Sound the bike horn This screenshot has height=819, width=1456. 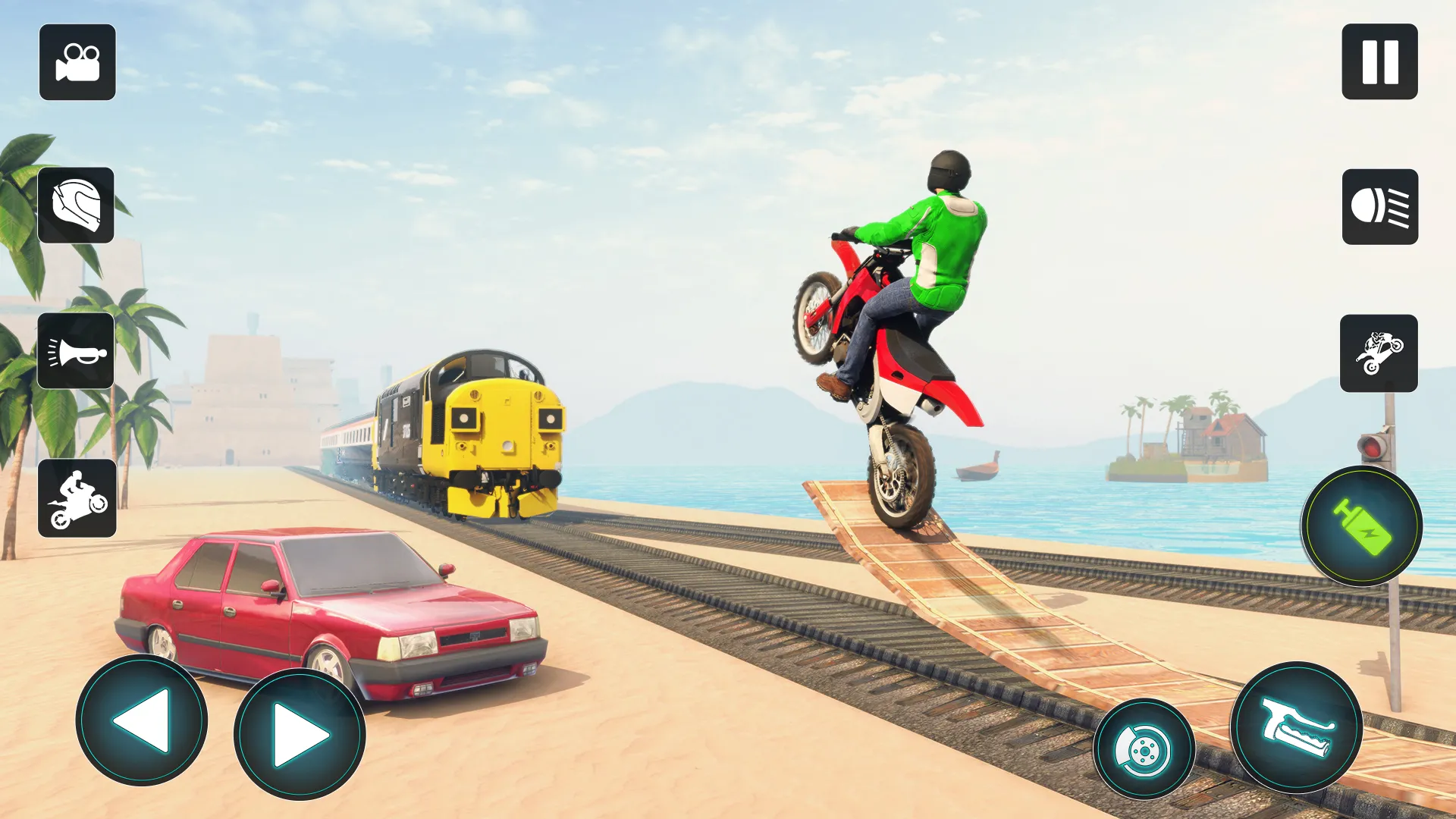coord(77,351)
